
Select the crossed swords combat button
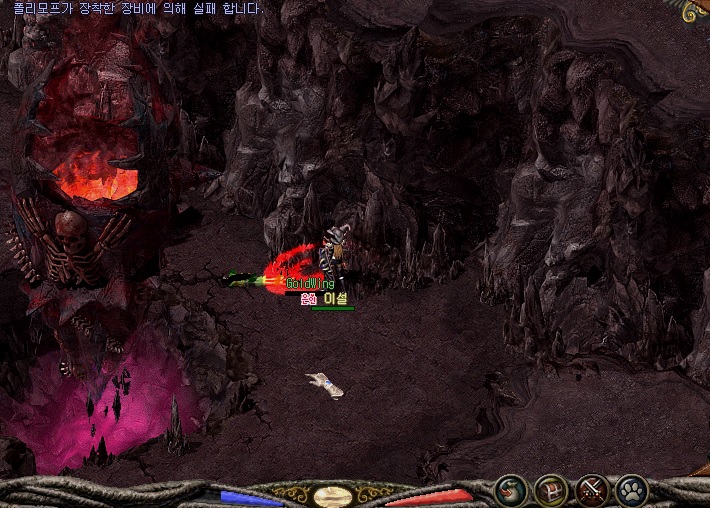point(593,491)
